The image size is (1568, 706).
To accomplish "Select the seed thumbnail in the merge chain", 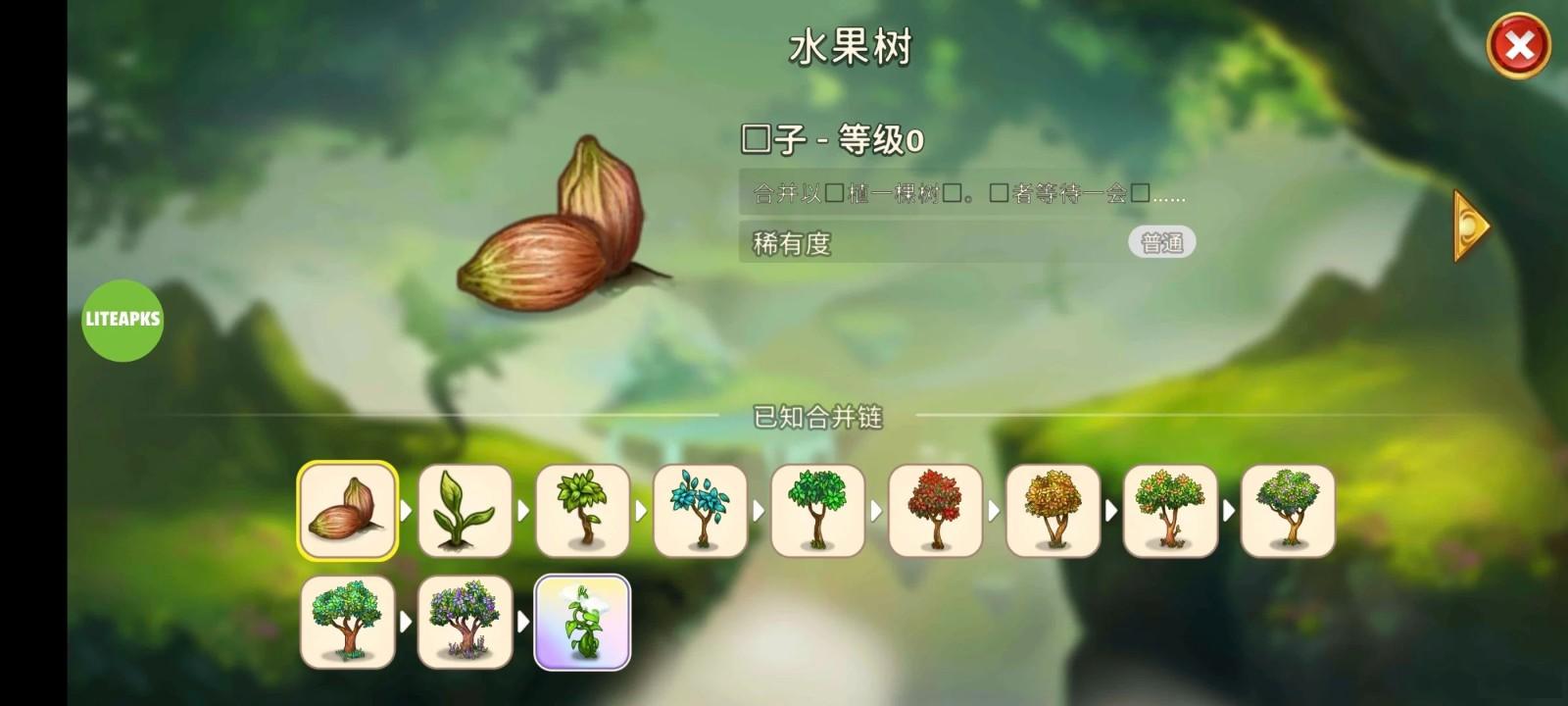I will pos(347,511).
